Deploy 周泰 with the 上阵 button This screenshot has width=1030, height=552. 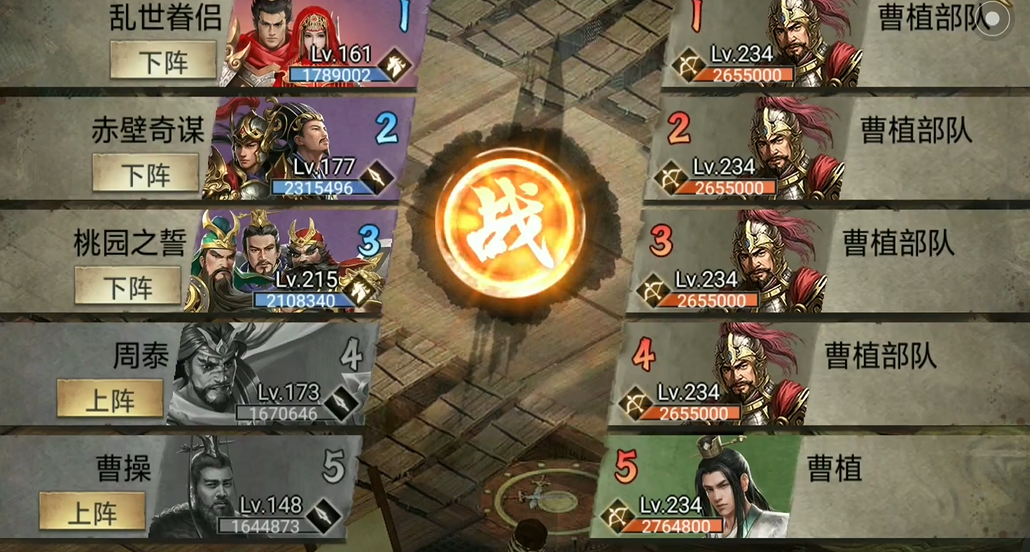pos(110,400)
